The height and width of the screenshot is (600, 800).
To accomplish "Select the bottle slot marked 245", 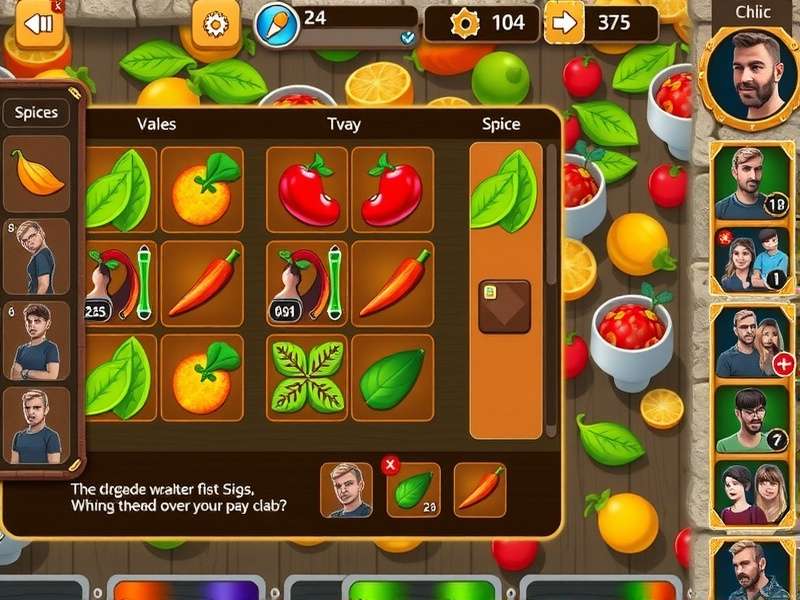I will (x=118, y=282).
